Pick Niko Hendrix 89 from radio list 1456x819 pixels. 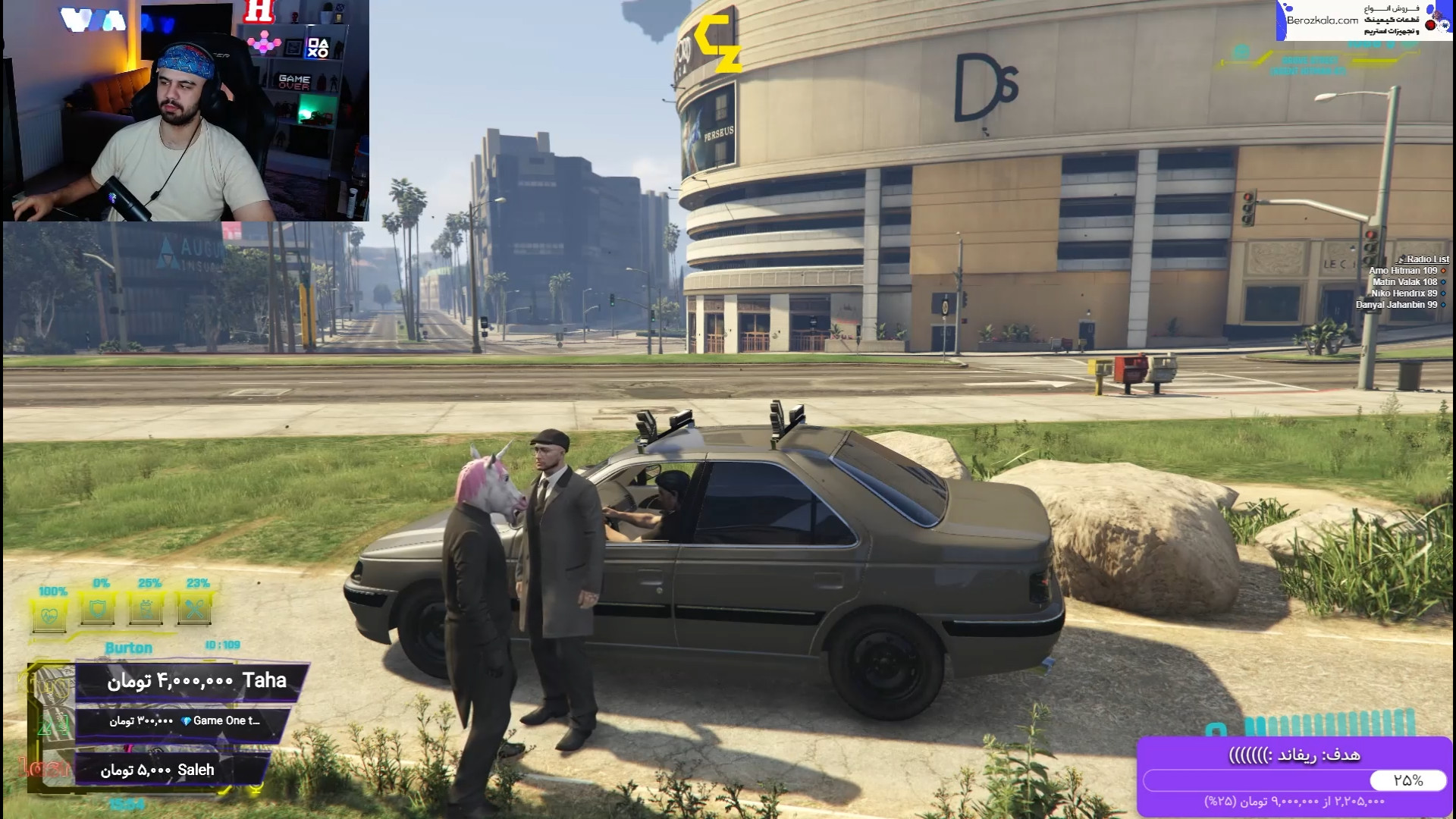(x=1404, y=293)
